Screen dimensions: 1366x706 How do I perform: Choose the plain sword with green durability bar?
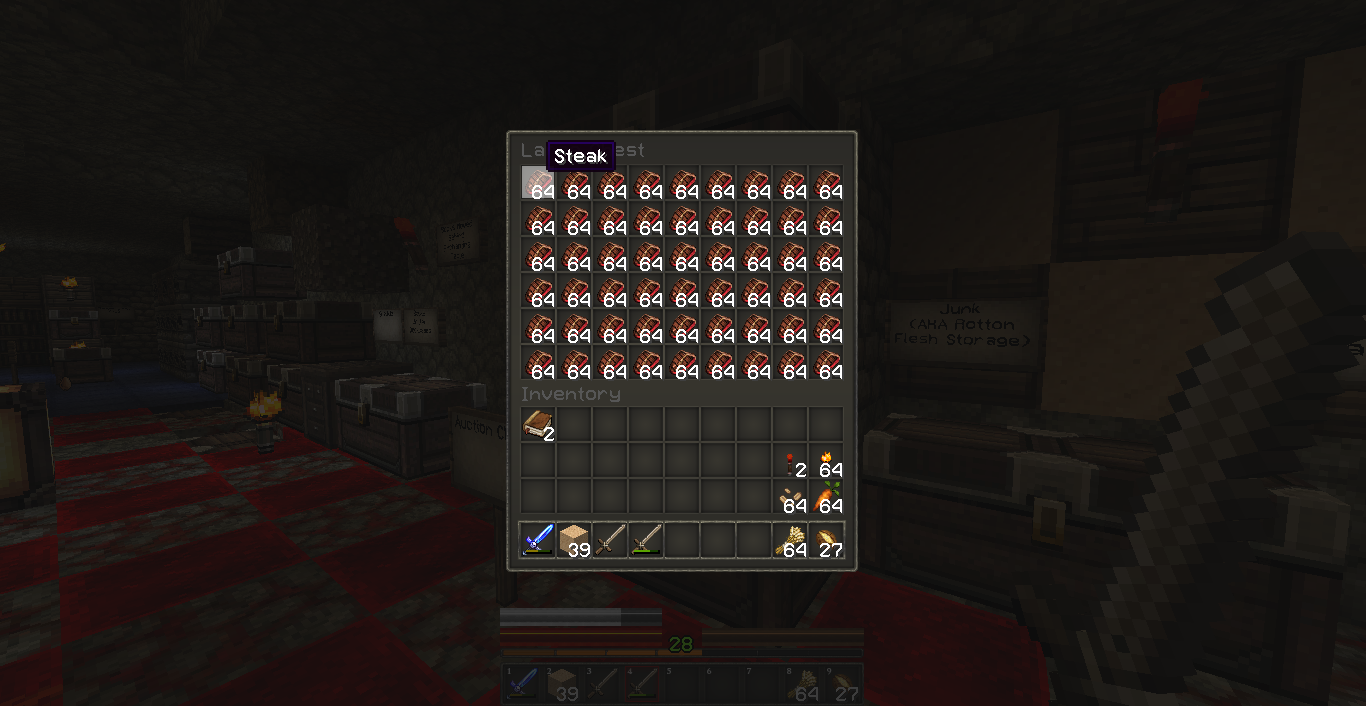pyautogui.click(x=646, y=540)
